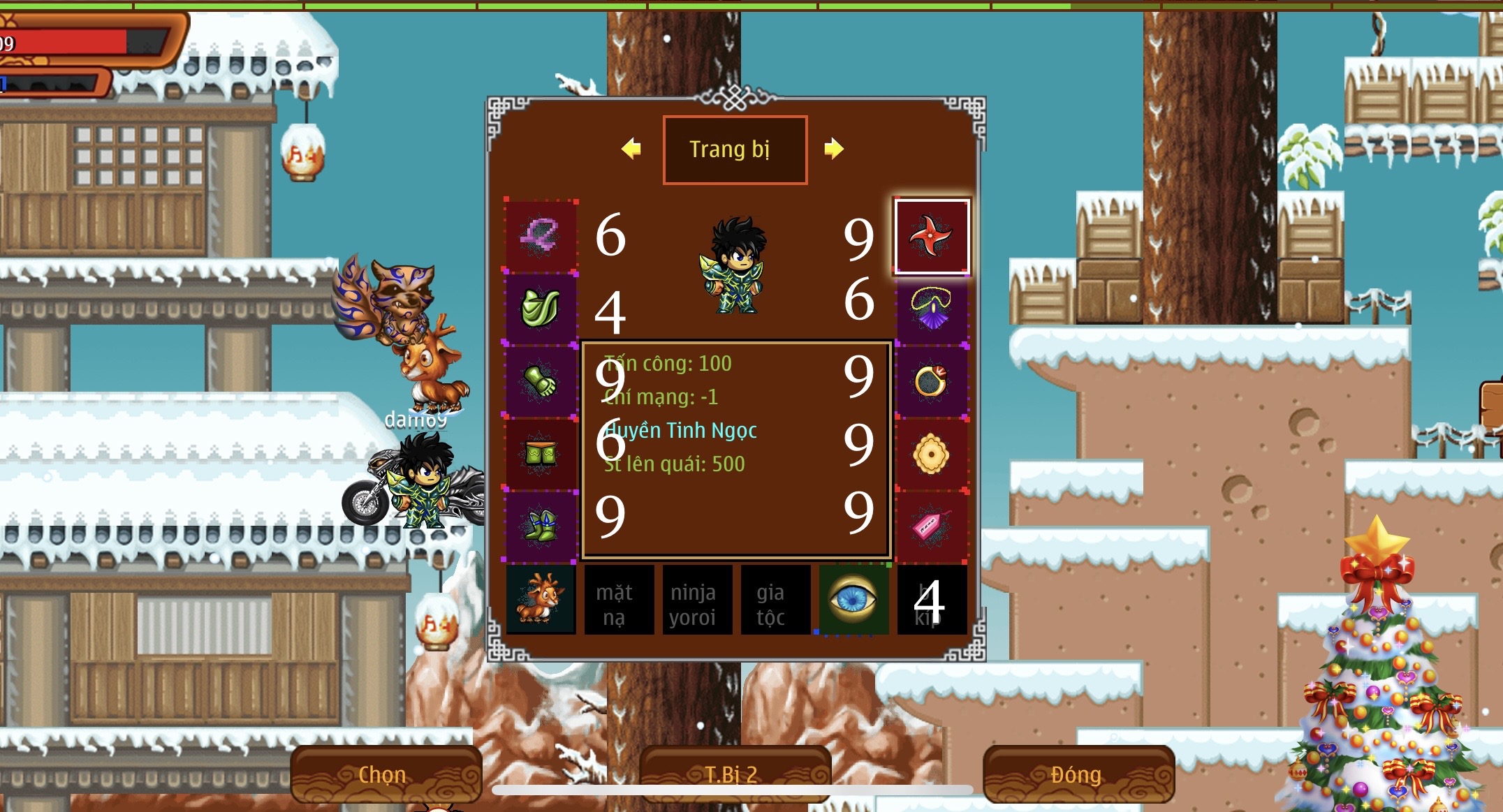1503x812 pixels.
Task: Select the blue eye item slot
Action: pyautogui.click(x=853, y=600)
